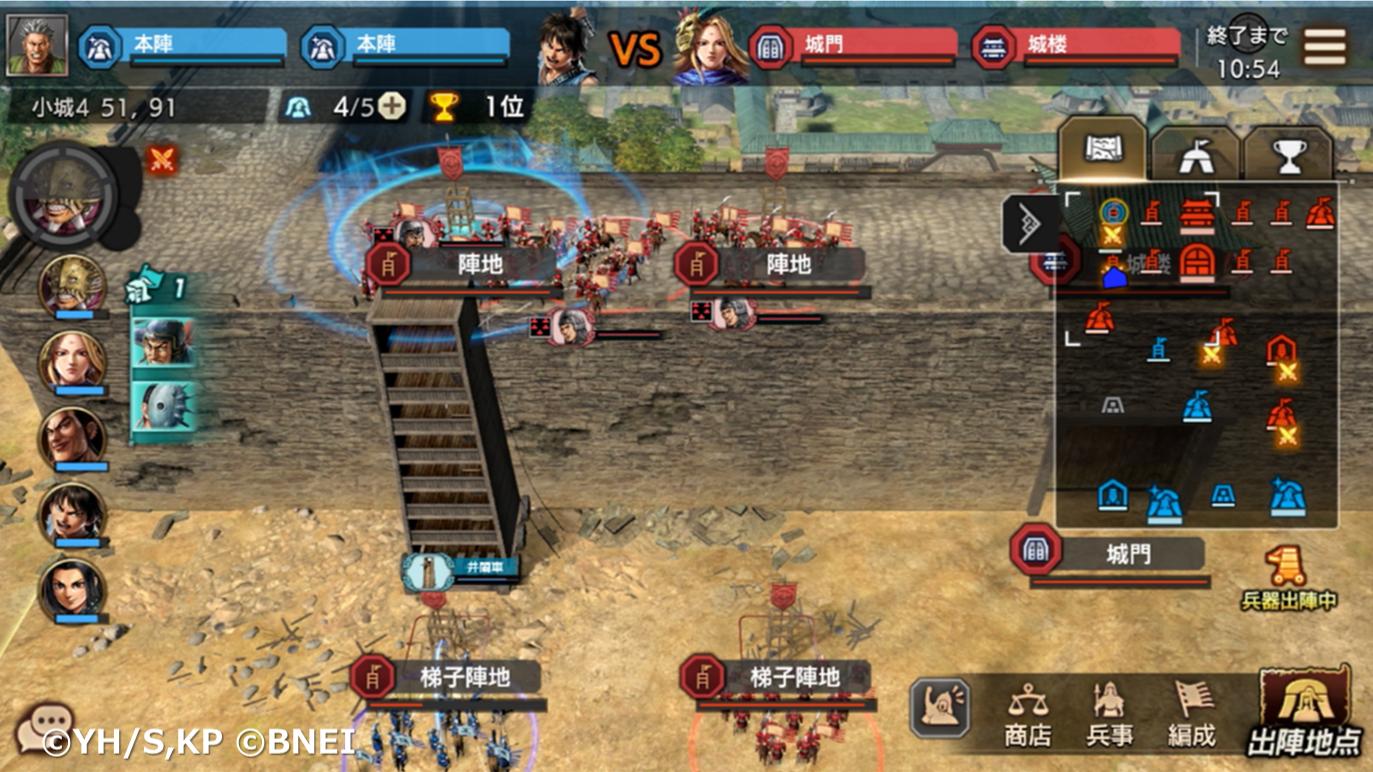The height and width of the screenshot is (772, 1373).
Task: Add troops with the plus button
Action: [x=393, y=107]
